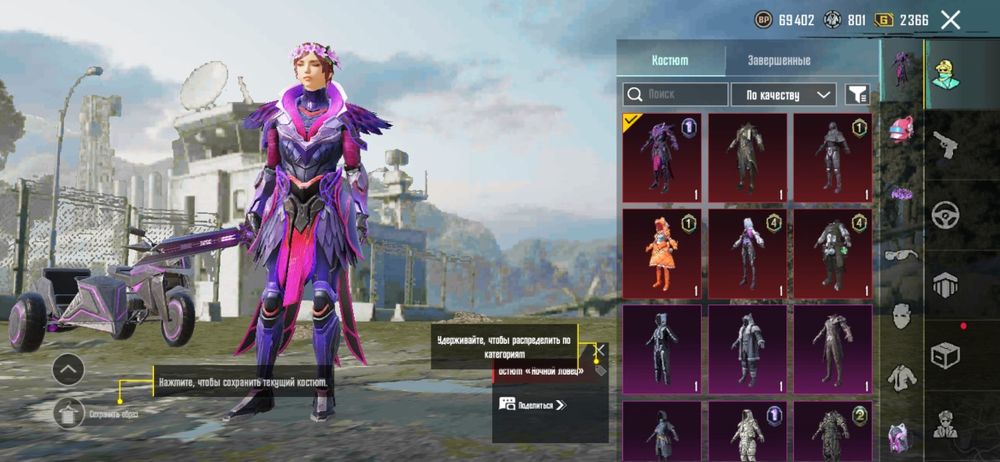Open the filter funnel options
The height and width of the screenshot is (462, 1000).
coord(857,94)
